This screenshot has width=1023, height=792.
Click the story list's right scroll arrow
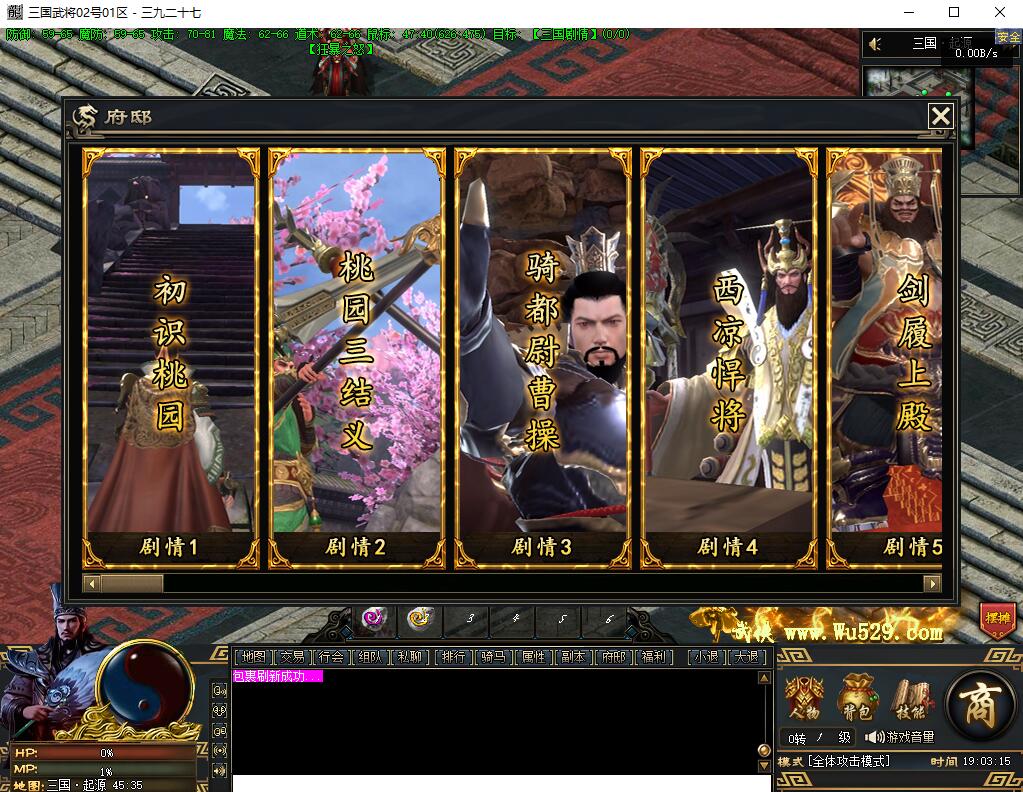pos(932,583)
